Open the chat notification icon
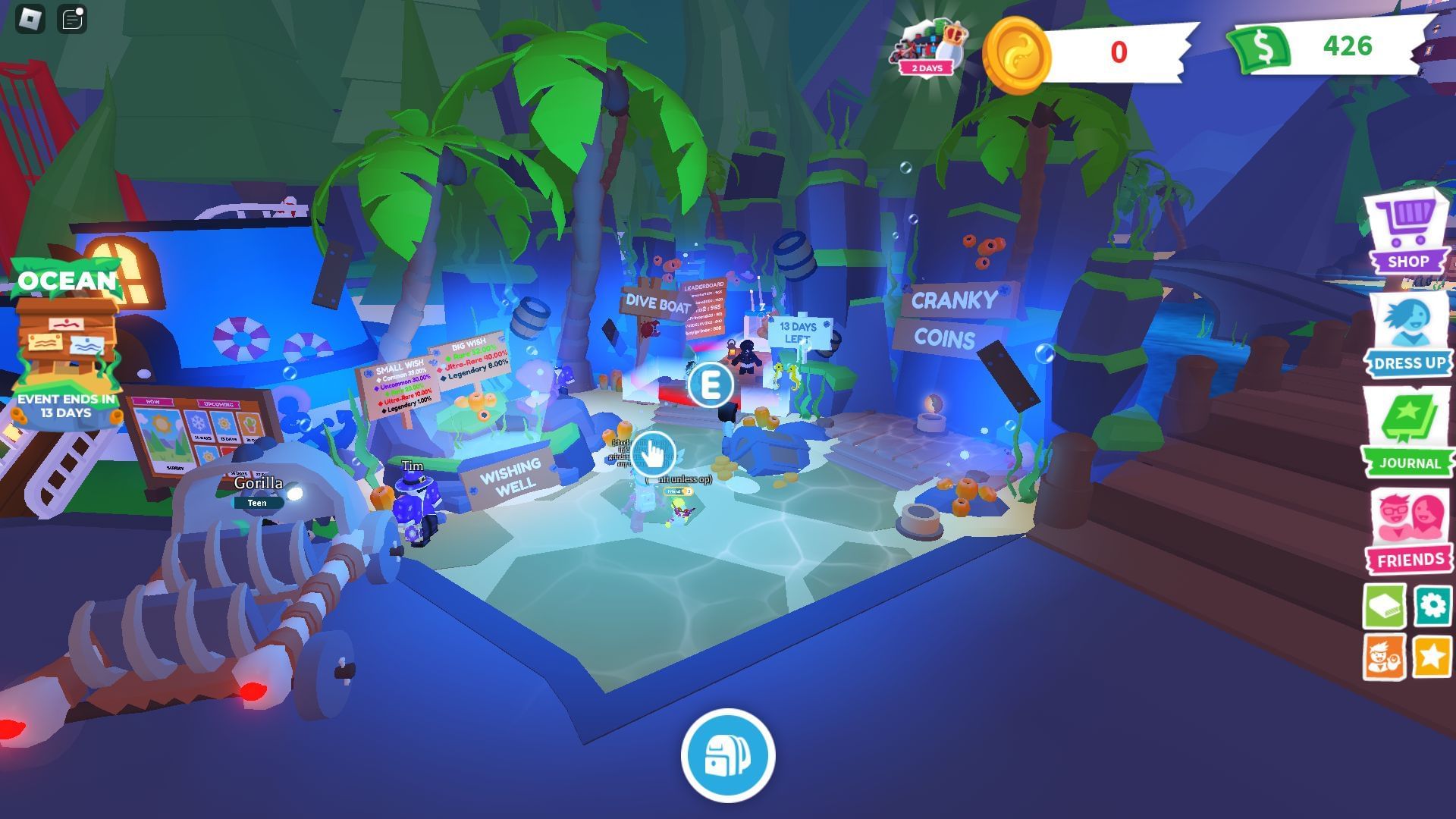 coord(71,18)
